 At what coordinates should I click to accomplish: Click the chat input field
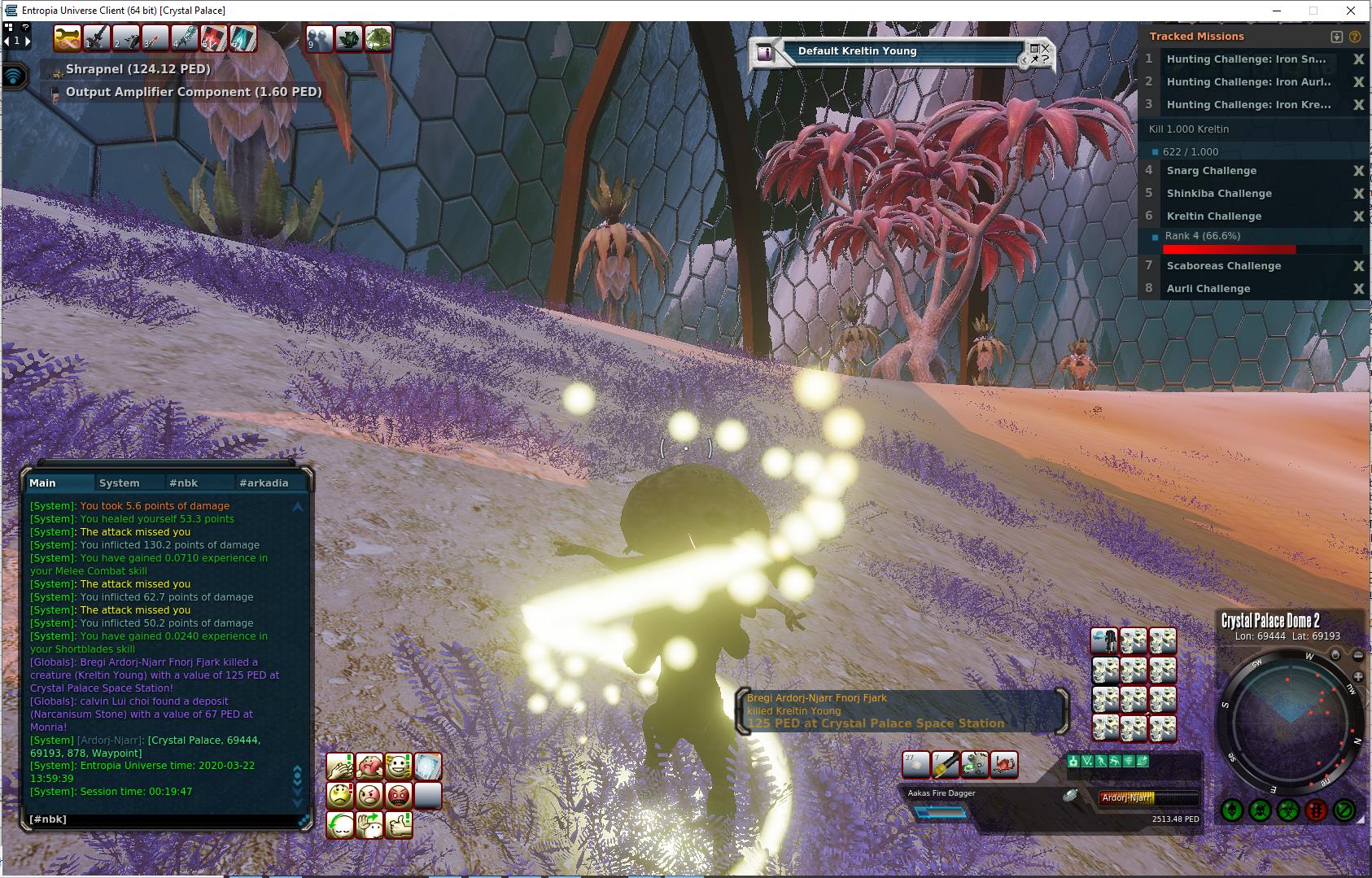click(x=163, y=819)
